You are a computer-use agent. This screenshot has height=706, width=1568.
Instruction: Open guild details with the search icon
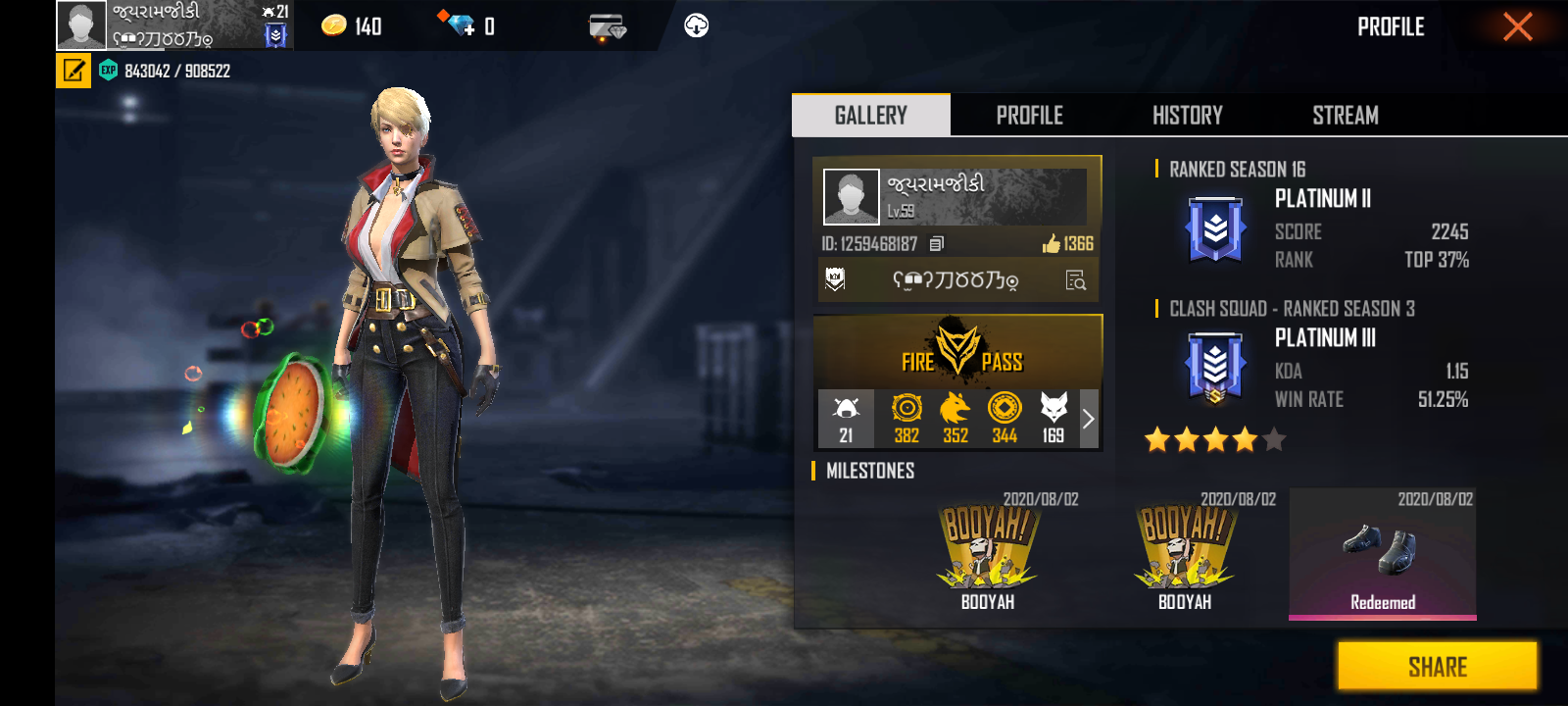[1076, 281]
